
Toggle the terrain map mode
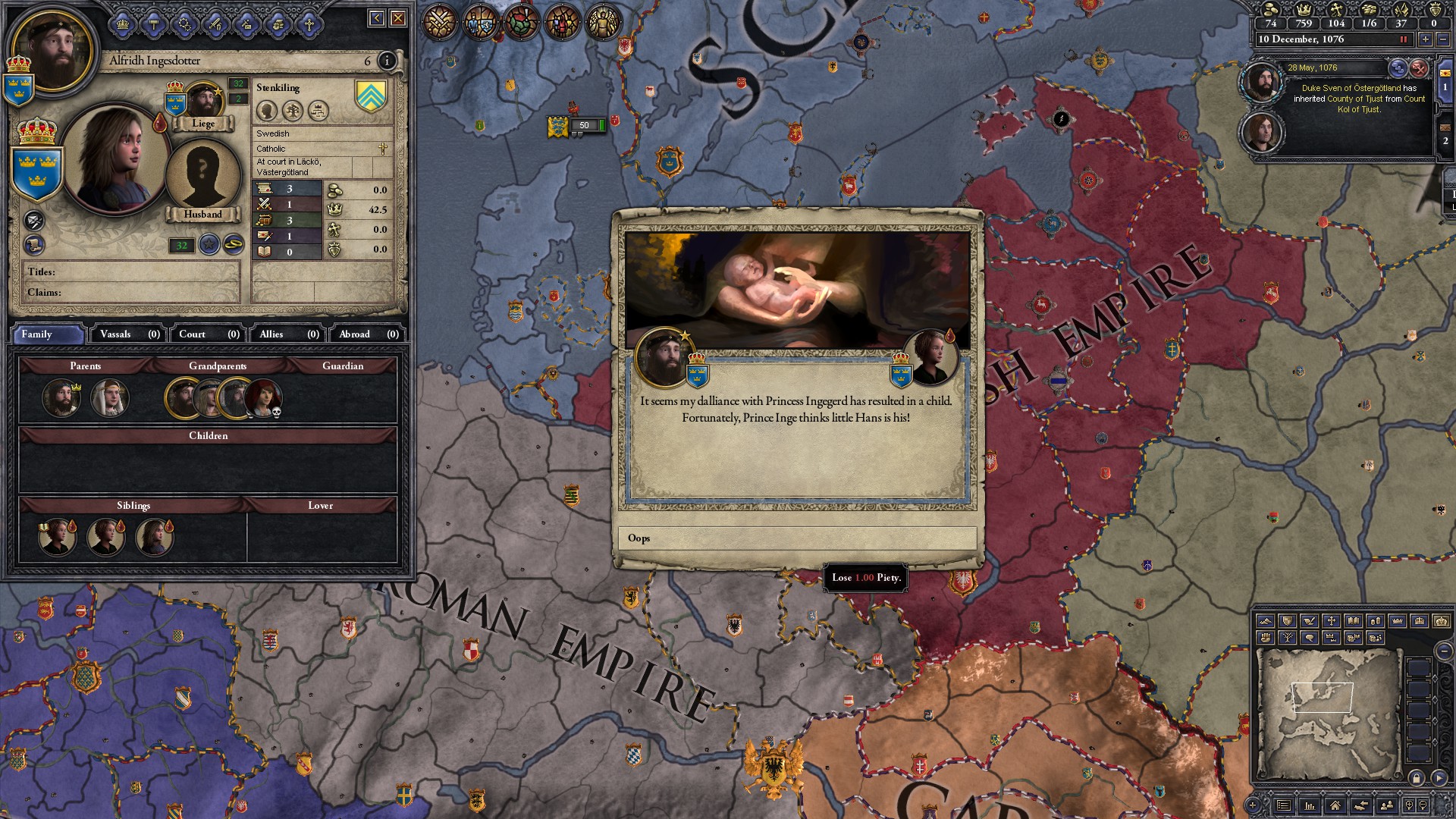click(1265, 621)
